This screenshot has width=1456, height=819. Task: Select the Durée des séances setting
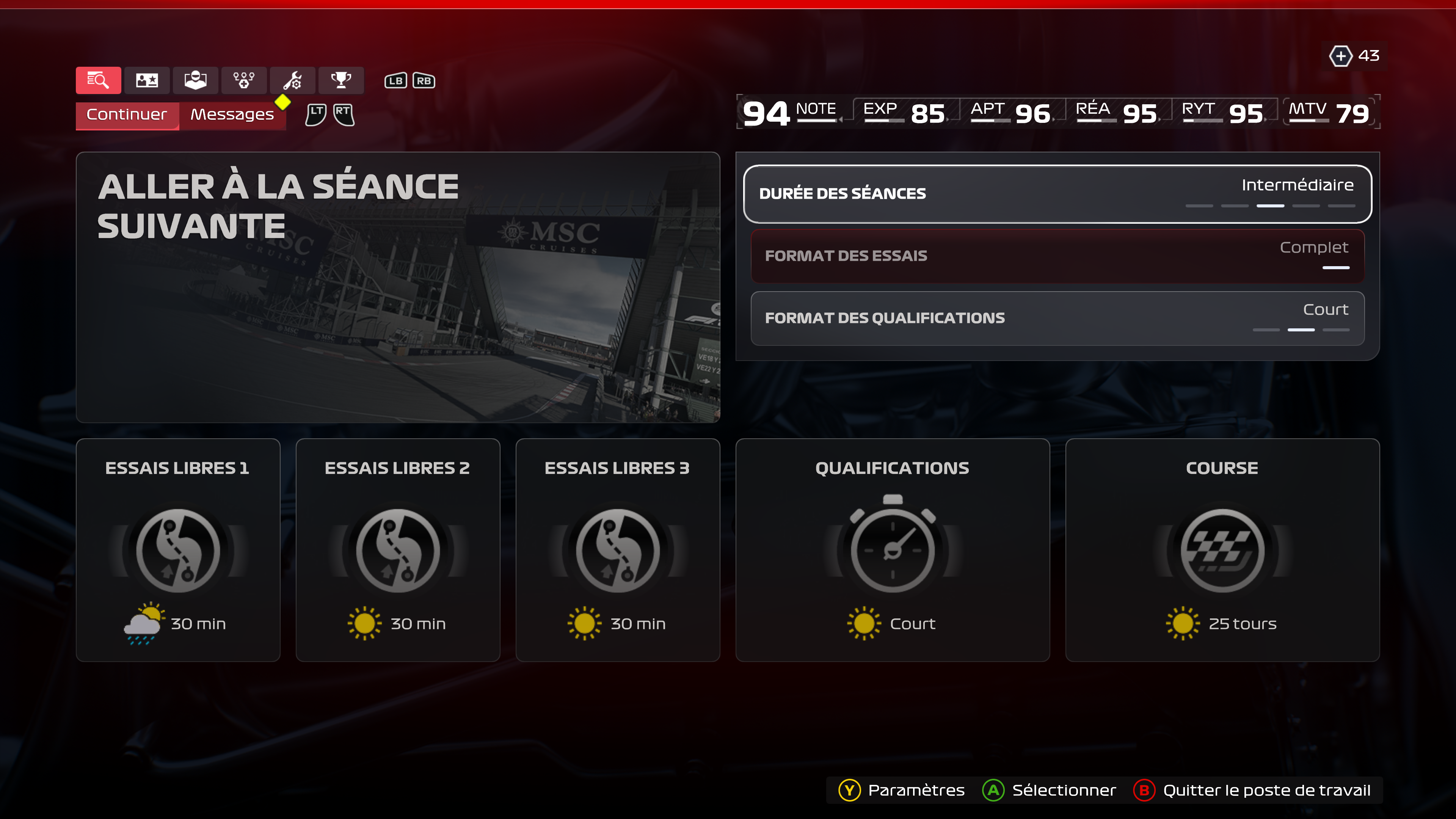(x=1057, y=194)
